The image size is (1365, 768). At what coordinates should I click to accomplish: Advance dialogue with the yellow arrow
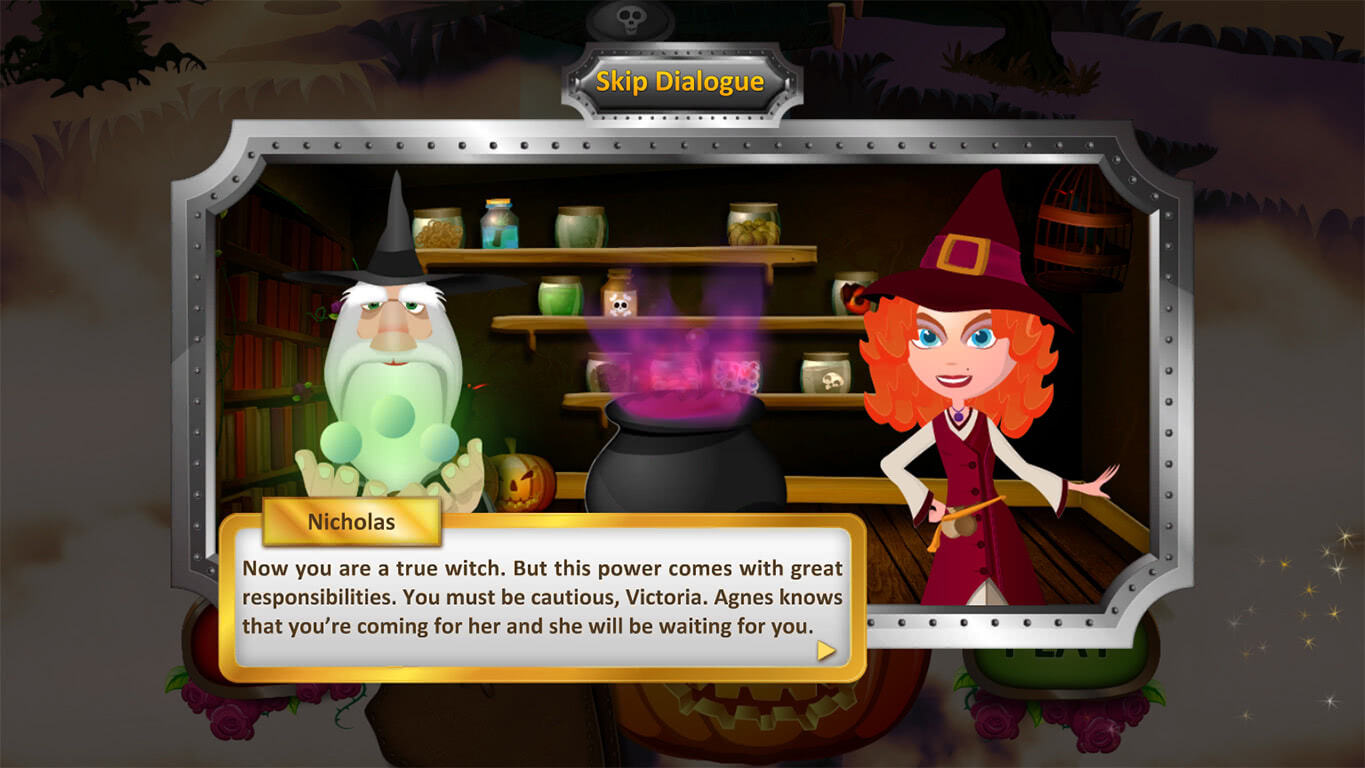pos(826,651)
